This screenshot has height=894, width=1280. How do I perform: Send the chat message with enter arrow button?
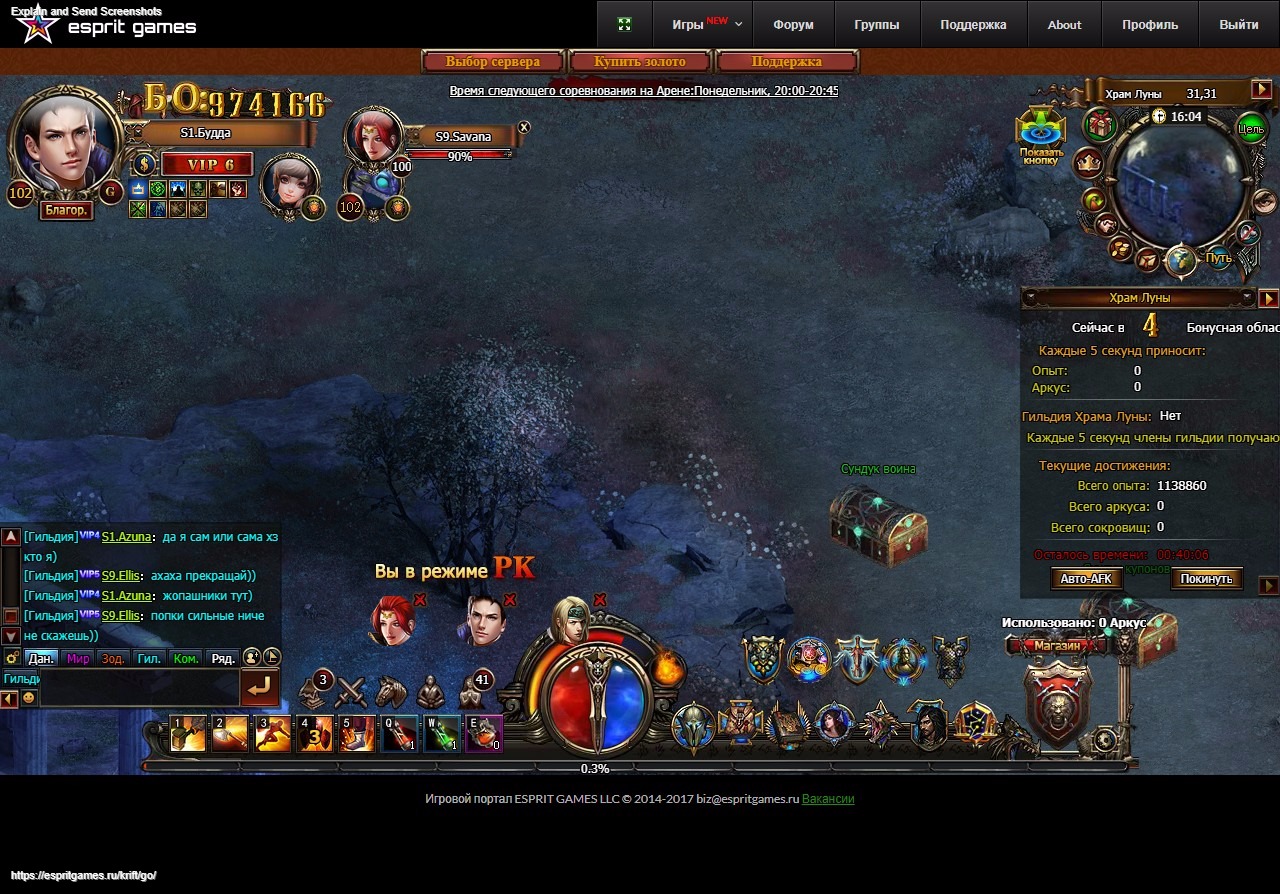(x=259, y=688)
